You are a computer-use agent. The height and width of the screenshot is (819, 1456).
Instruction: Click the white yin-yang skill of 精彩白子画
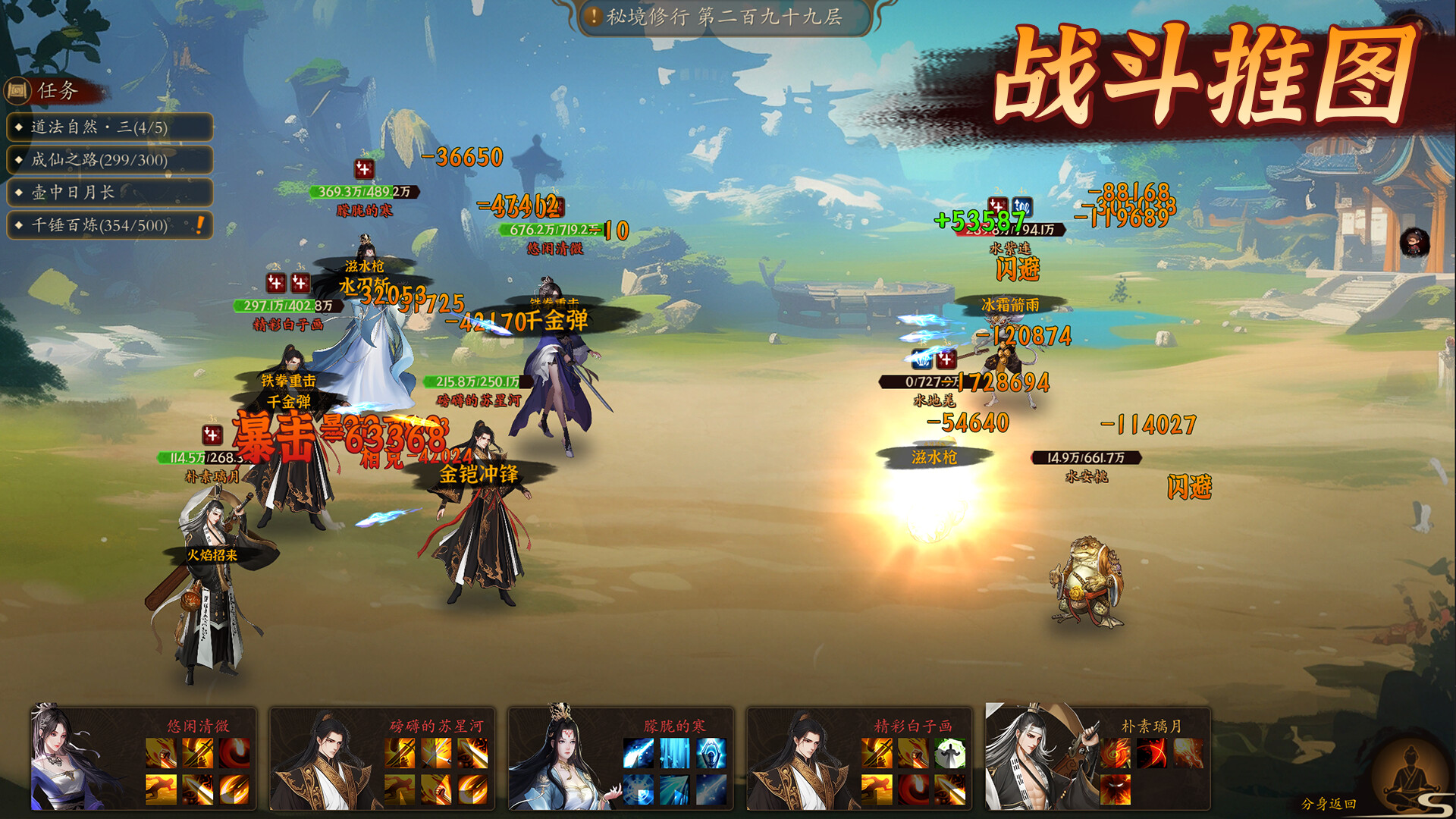pyautogui.click(x=949, y=754)
